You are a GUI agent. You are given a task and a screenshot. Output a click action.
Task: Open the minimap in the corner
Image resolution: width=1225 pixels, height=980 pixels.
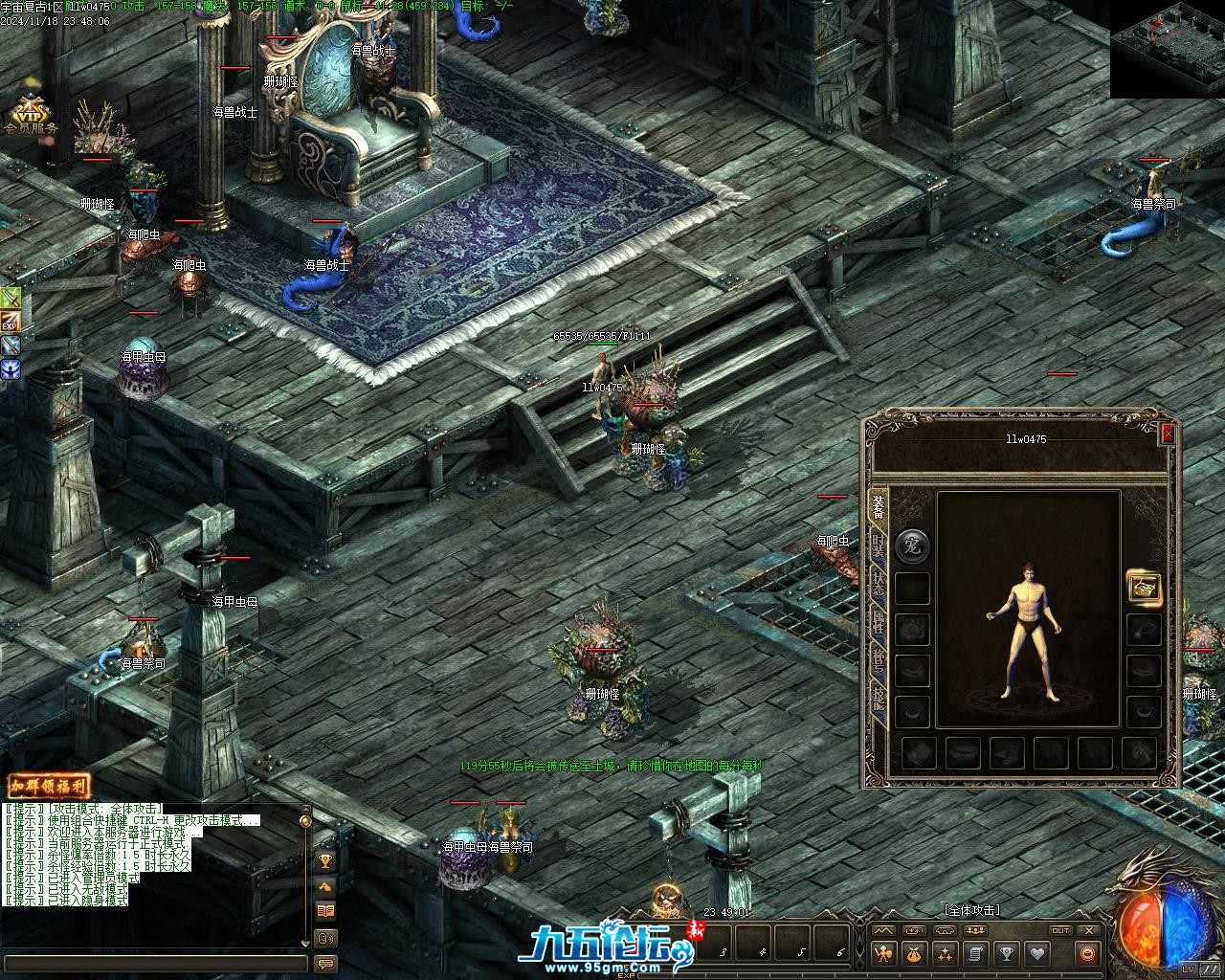pos(1167,49)
